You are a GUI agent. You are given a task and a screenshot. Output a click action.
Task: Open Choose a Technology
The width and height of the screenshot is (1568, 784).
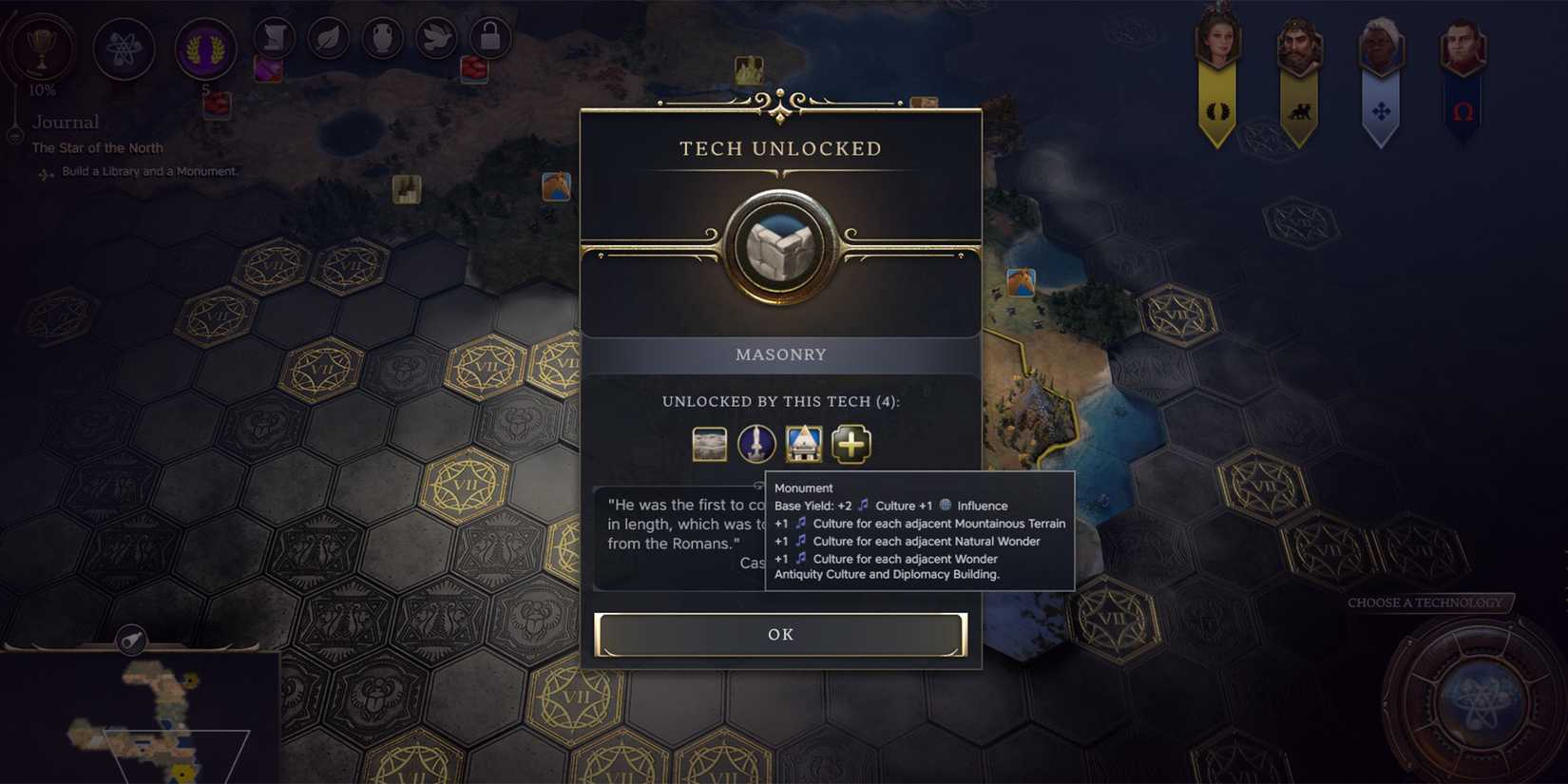point(1425,602)
